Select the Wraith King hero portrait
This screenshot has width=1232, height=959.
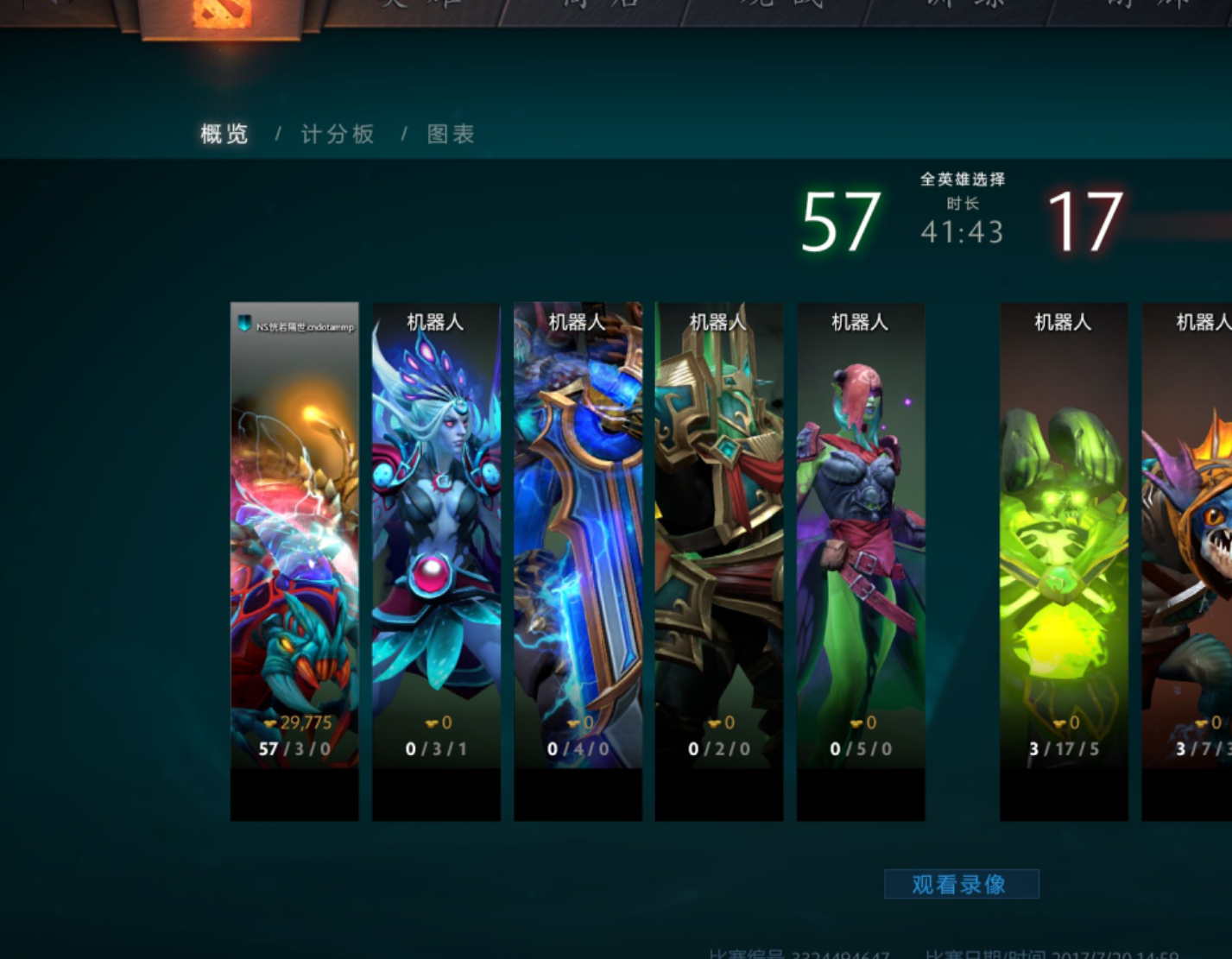click(718, 561)
